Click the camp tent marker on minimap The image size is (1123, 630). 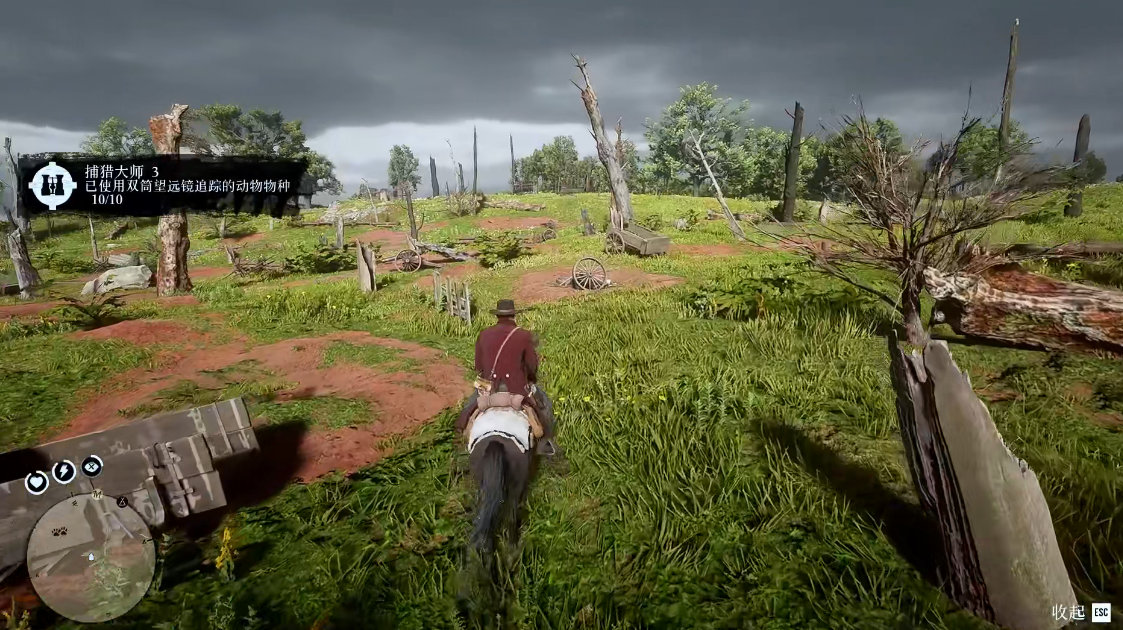(122, 501)
